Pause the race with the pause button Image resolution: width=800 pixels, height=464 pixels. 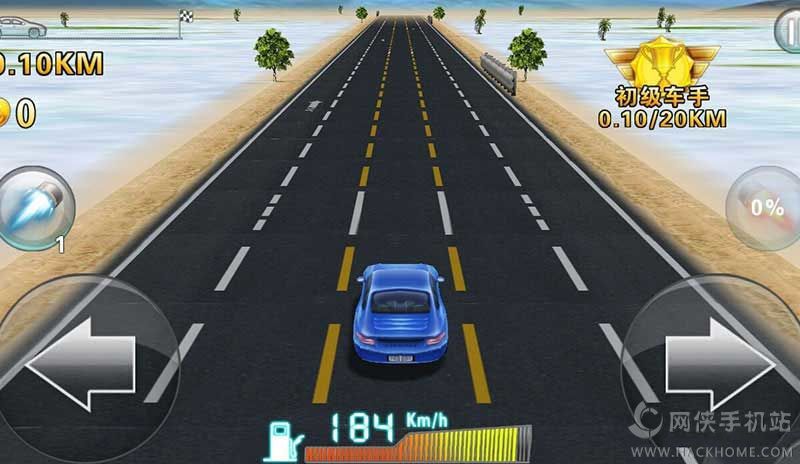coord(788,32)
